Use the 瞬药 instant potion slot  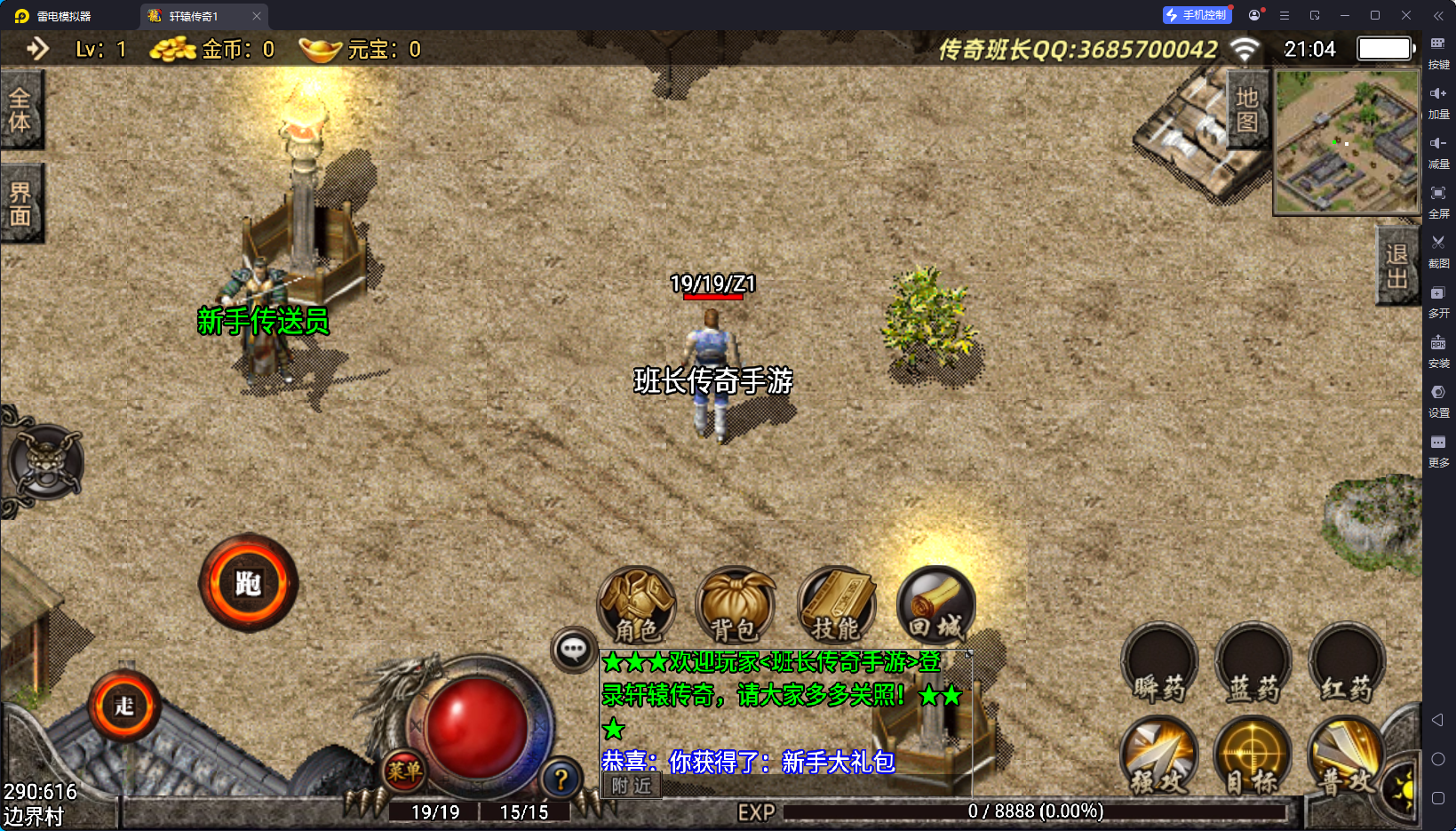tap(1159, 665)
